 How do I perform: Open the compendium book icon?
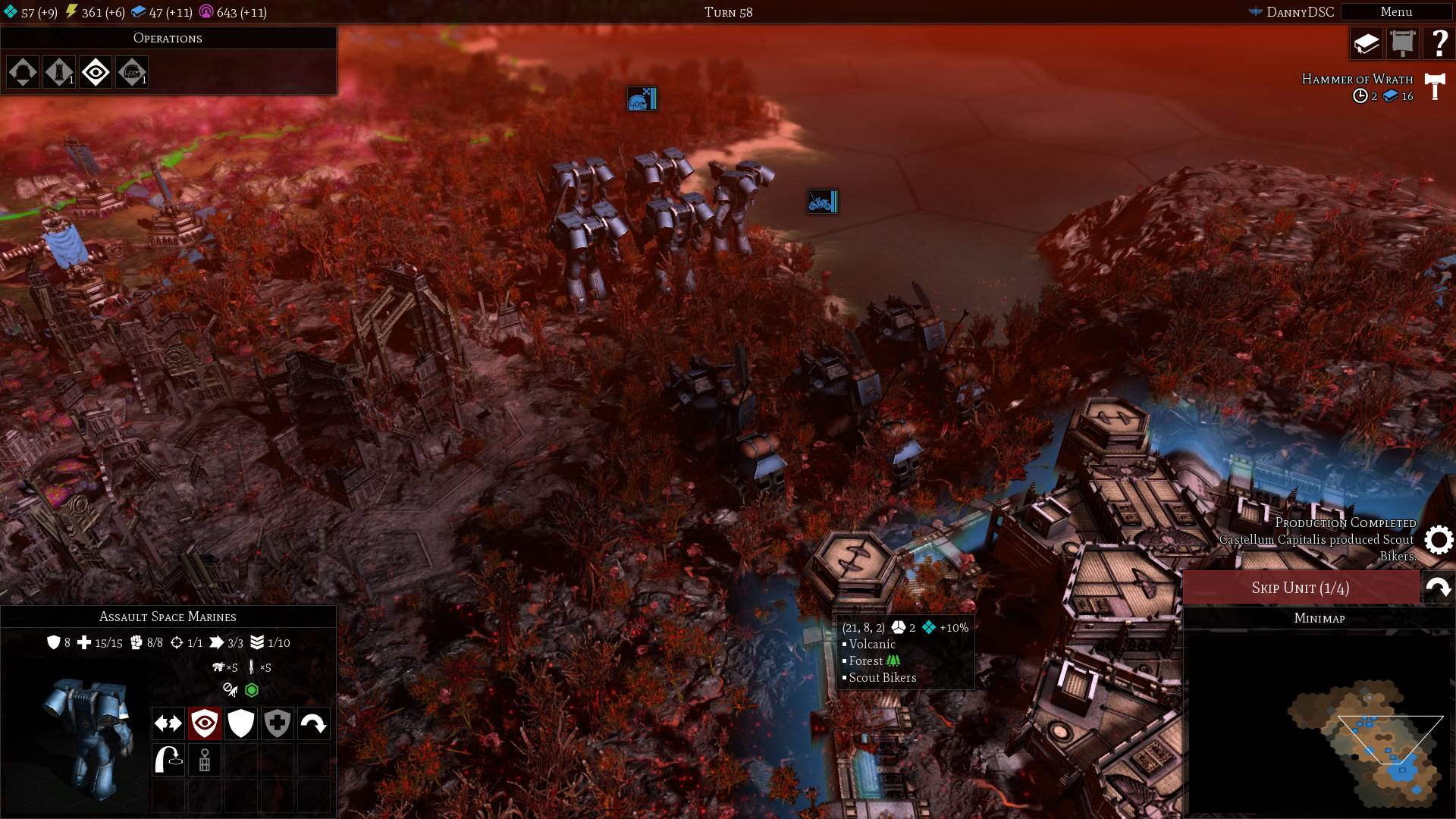(x=1367, y=43)
